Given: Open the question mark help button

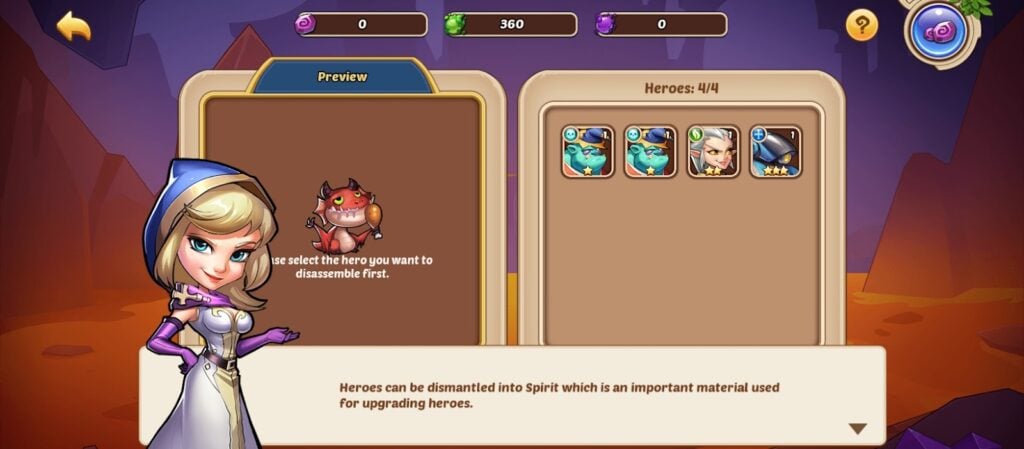Looking at the screenshot, I should pos(861,25).
